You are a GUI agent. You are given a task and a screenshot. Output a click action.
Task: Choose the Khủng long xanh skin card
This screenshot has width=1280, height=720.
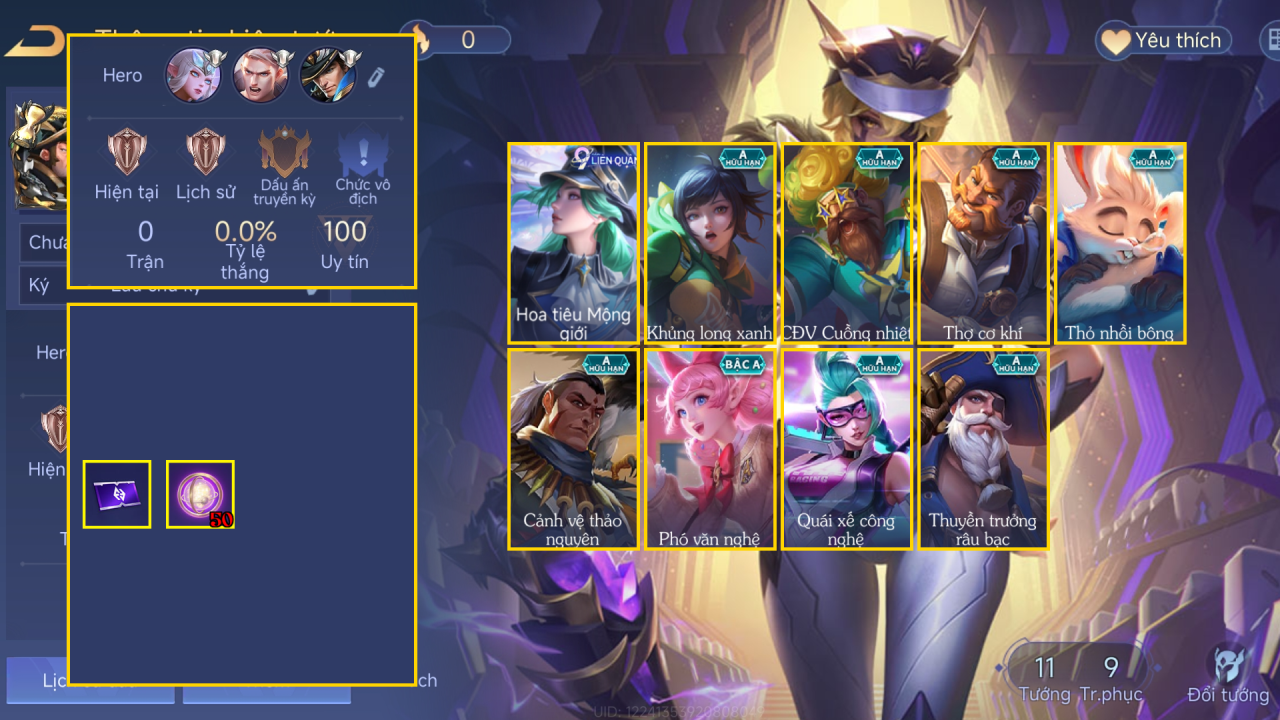coord(709,244)
